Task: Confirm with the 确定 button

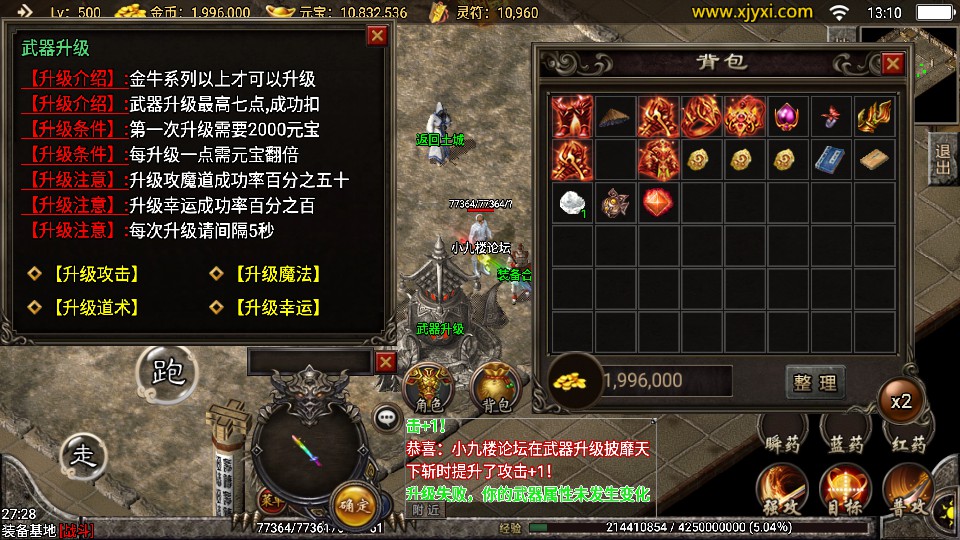Action: (x=351, y=502)
